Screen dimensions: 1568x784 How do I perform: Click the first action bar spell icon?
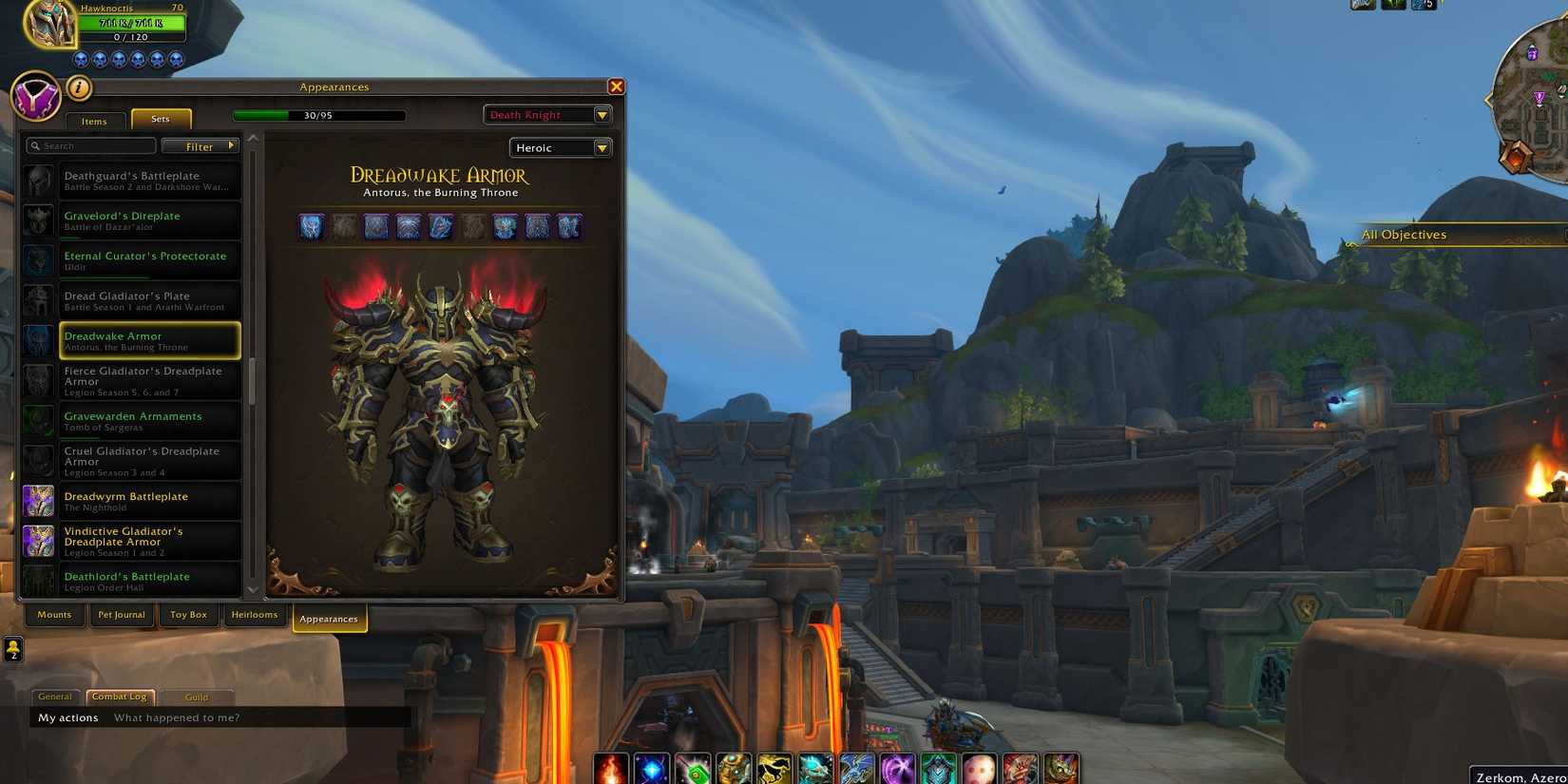click(610, 768)
